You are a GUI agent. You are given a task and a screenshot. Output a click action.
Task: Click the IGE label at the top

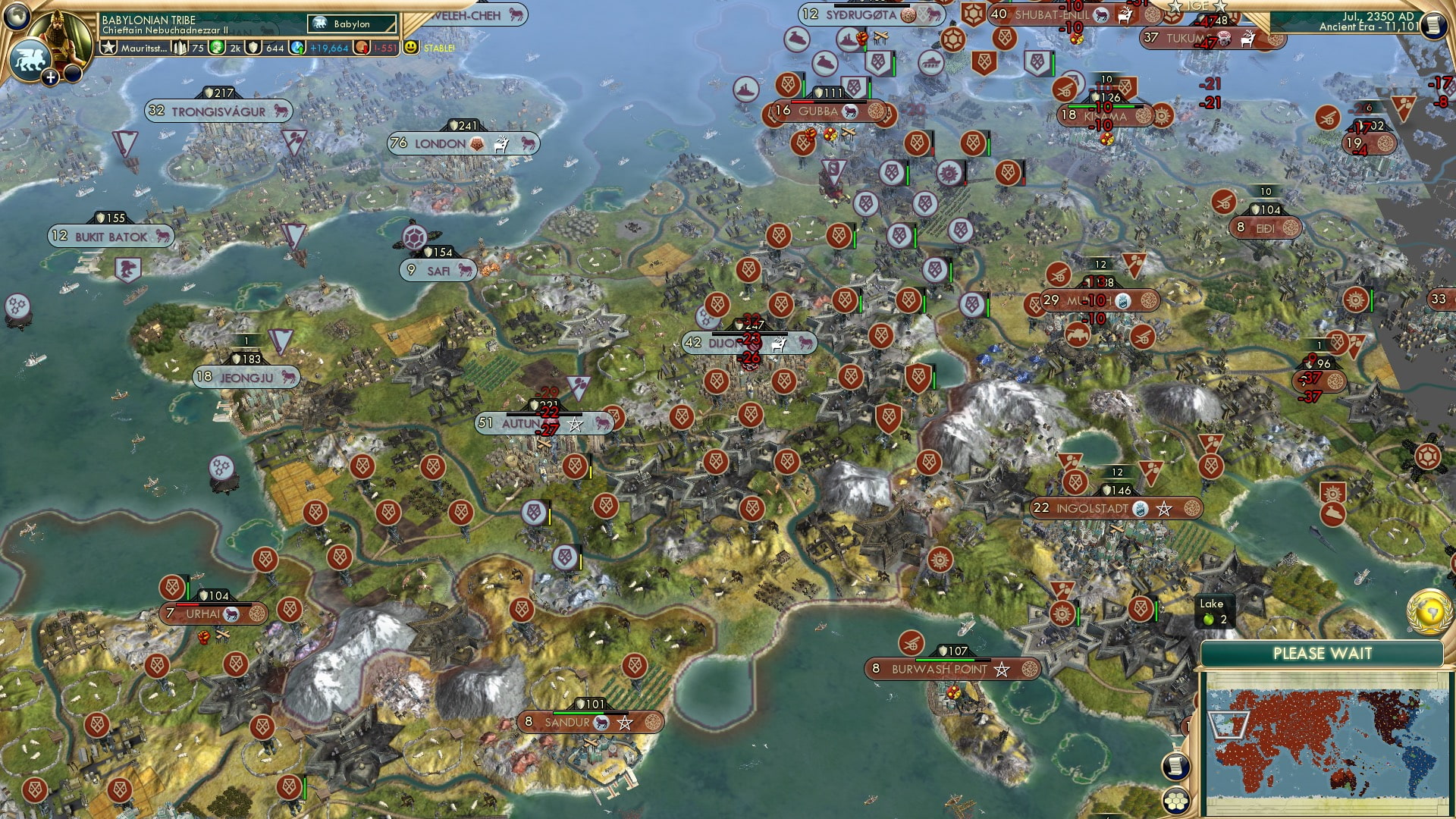1197,6
